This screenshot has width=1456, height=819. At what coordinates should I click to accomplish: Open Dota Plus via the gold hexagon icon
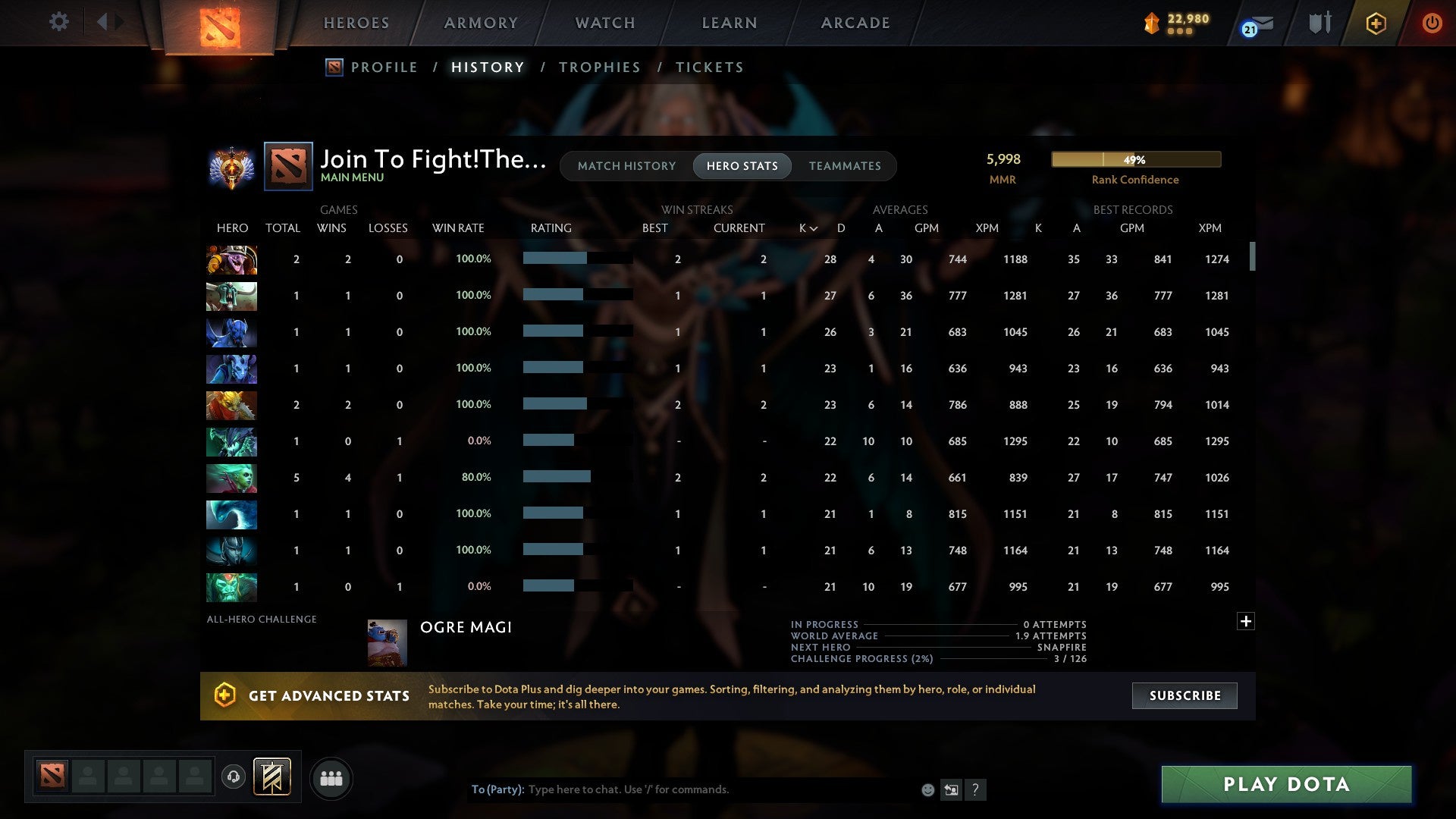(1376, 23)
